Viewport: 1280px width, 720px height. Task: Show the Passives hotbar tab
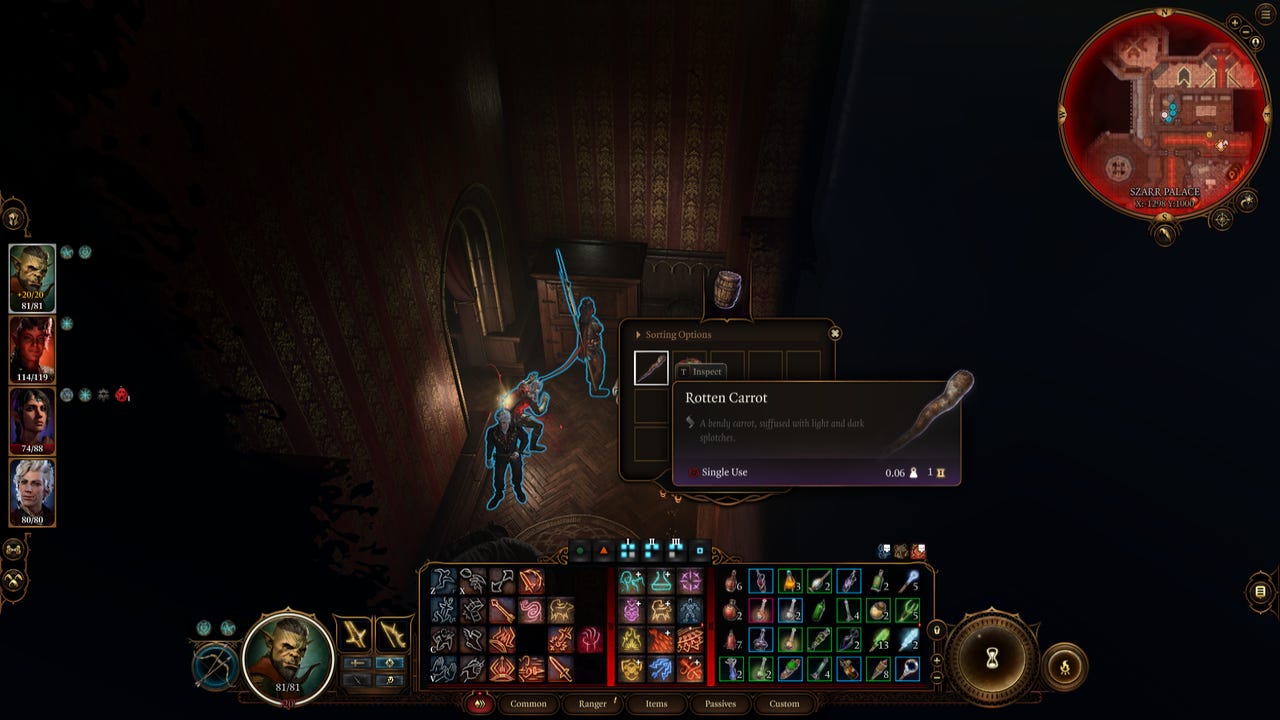(x=720, y=704)
